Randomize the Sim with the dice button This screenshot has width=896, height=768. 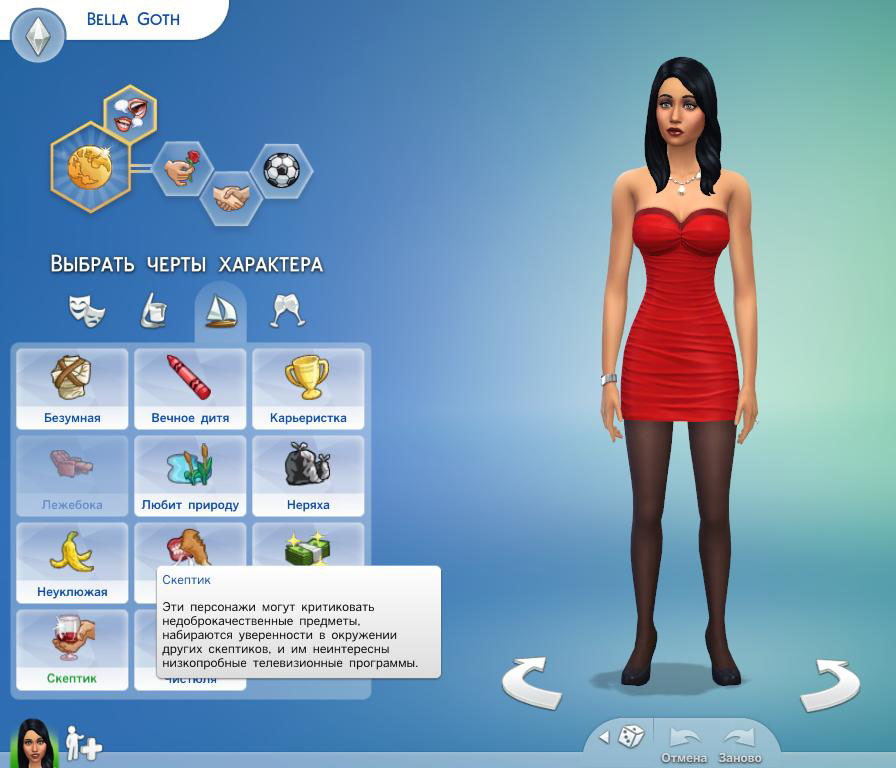(631, 738)
